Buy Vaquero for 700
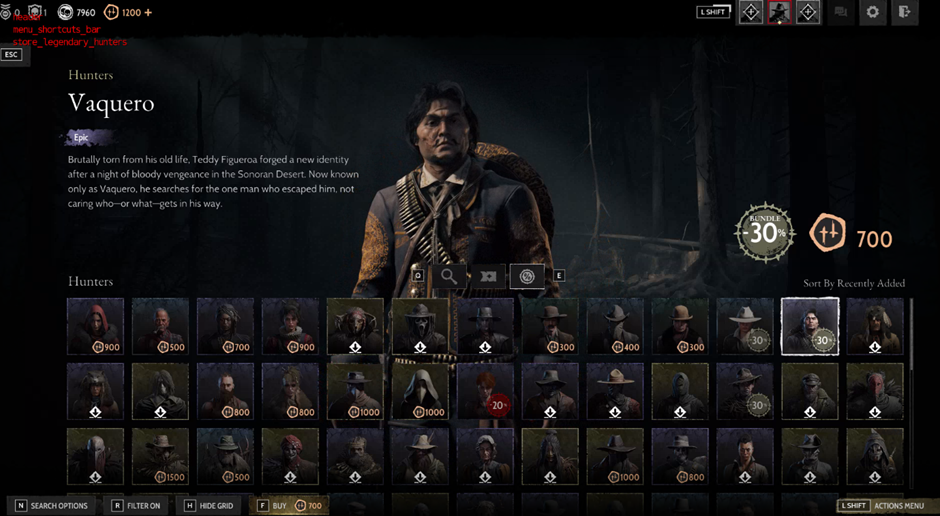Screen dimensions: 940x516 pyautogui.click(x=291, y=506)
